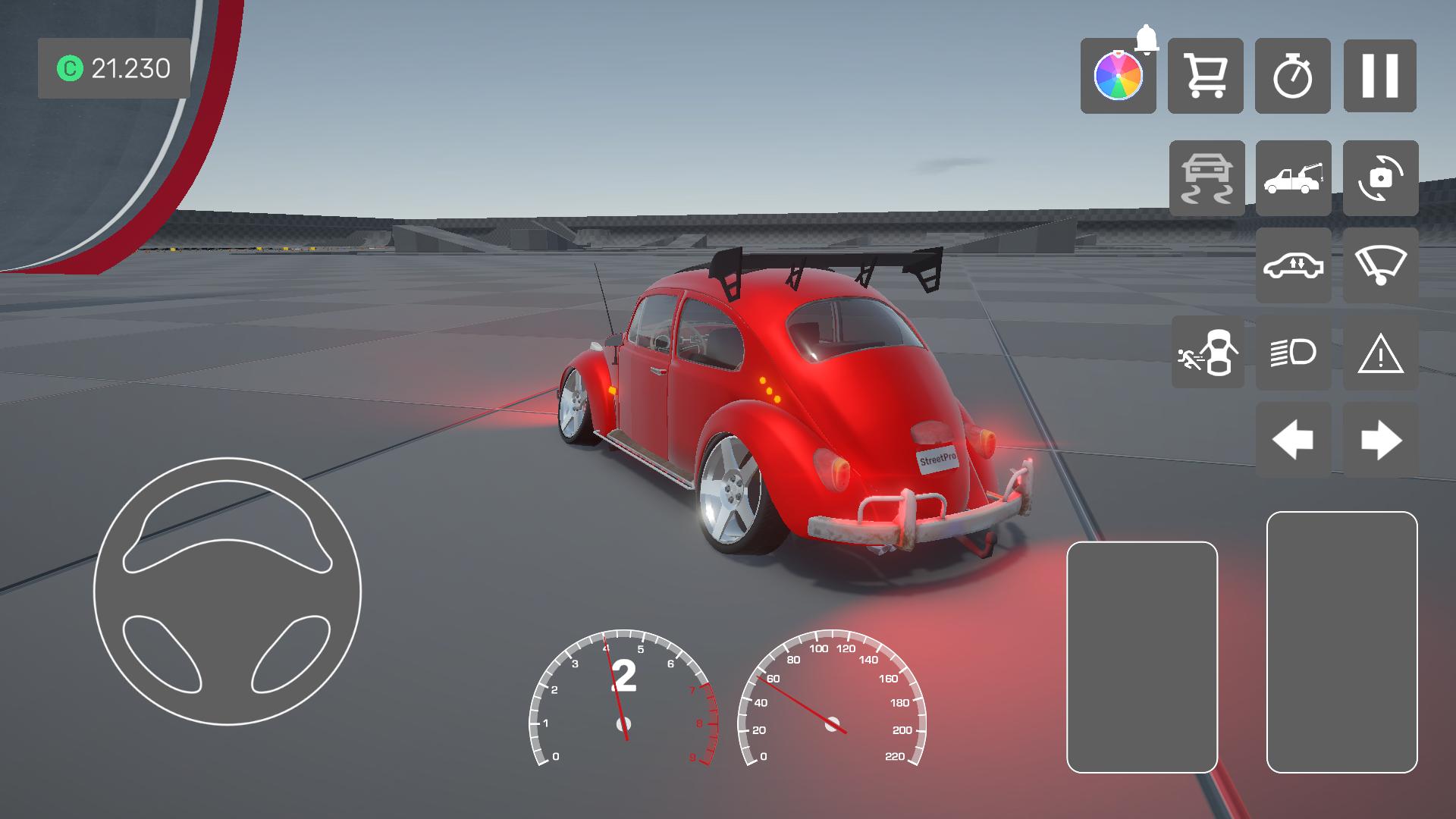The image size is (1456, 819).
Task: Pause the game
Action: (x=1379, y=76)
